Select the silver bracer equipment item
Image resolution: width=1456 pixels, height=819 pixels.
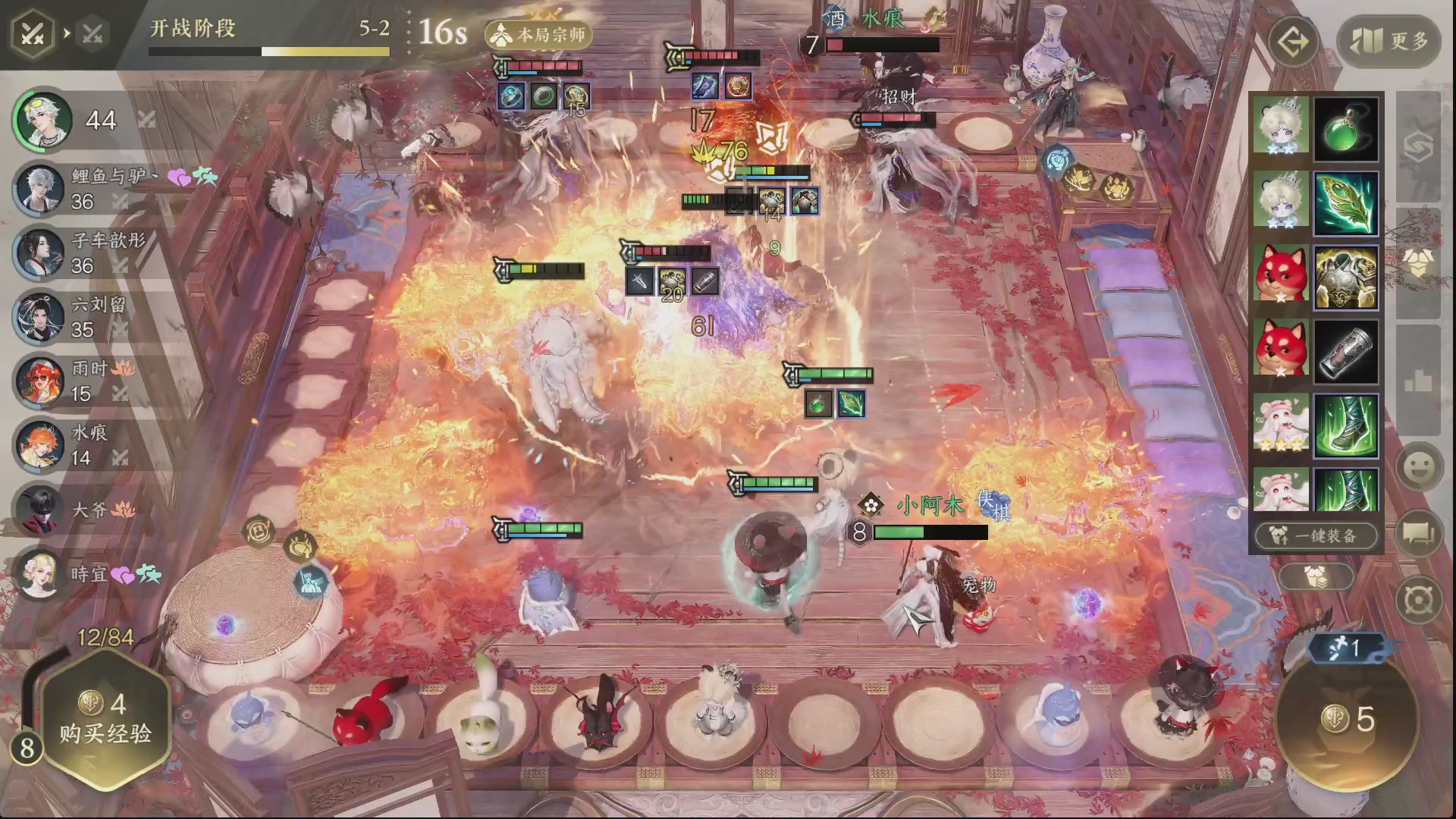[1345, 352]
